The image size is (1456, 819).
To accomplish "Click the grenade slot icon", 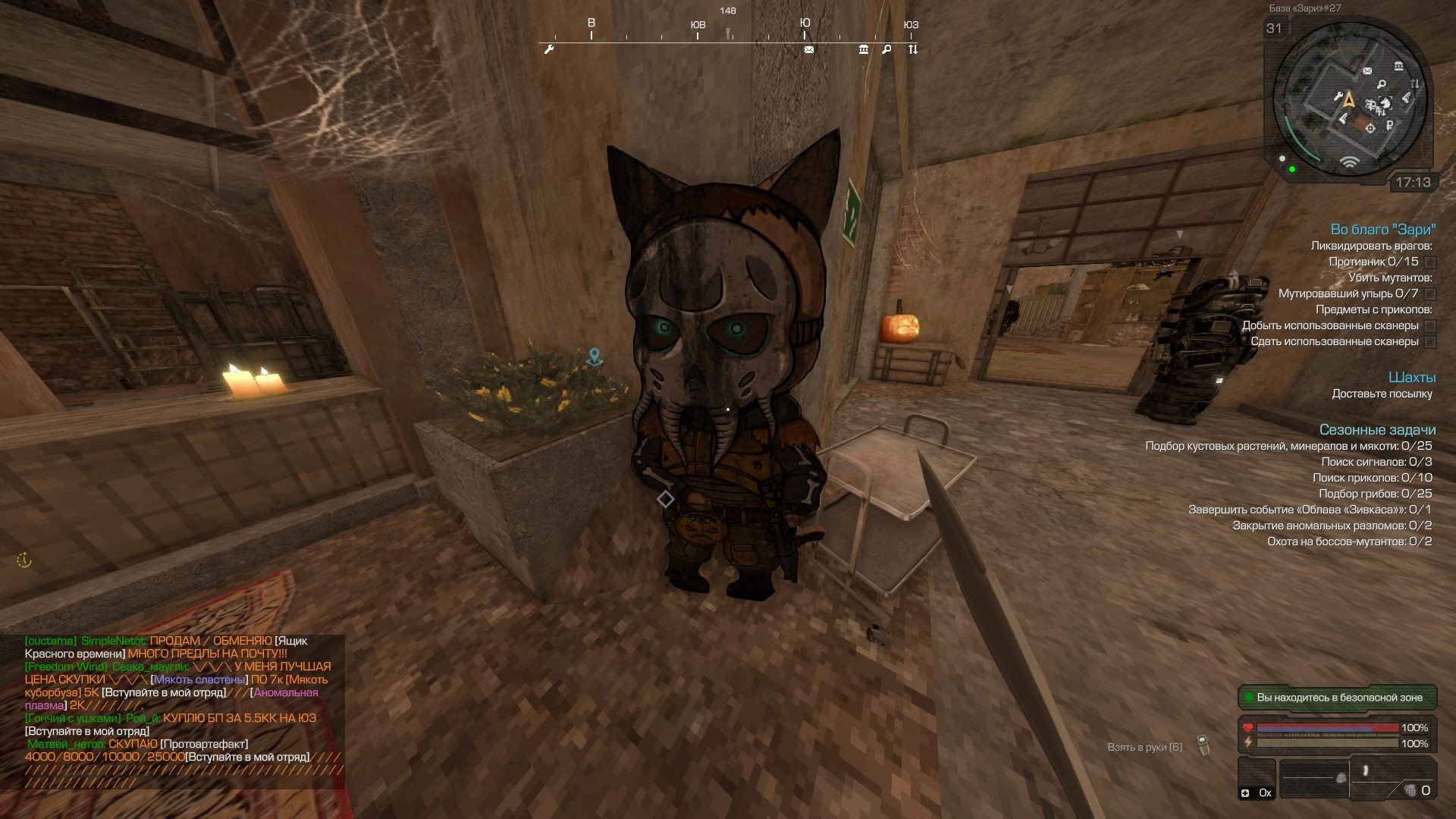I will pos(1410,790).
